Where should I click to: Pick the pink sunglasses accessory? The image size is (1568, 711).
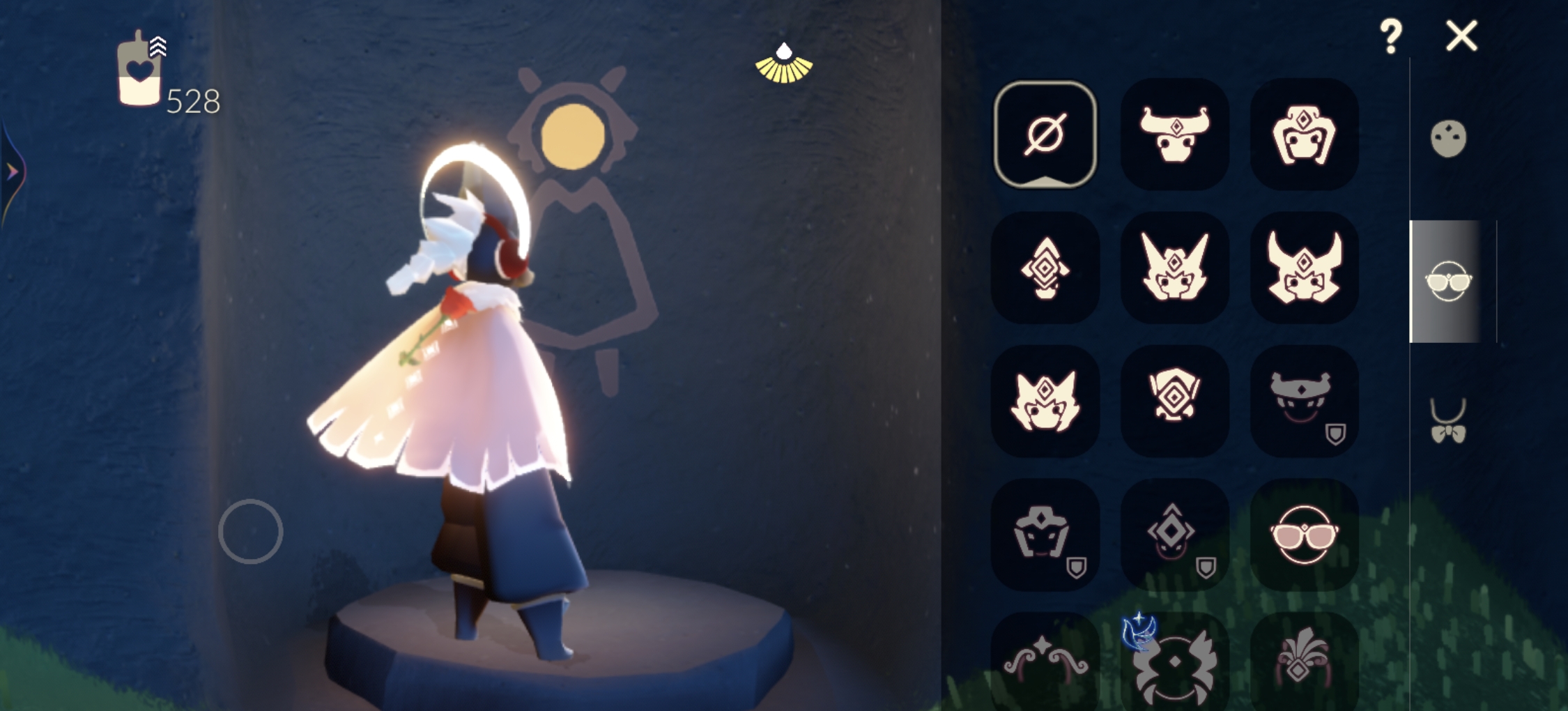pyautogui.click(x=1304, y=535)
